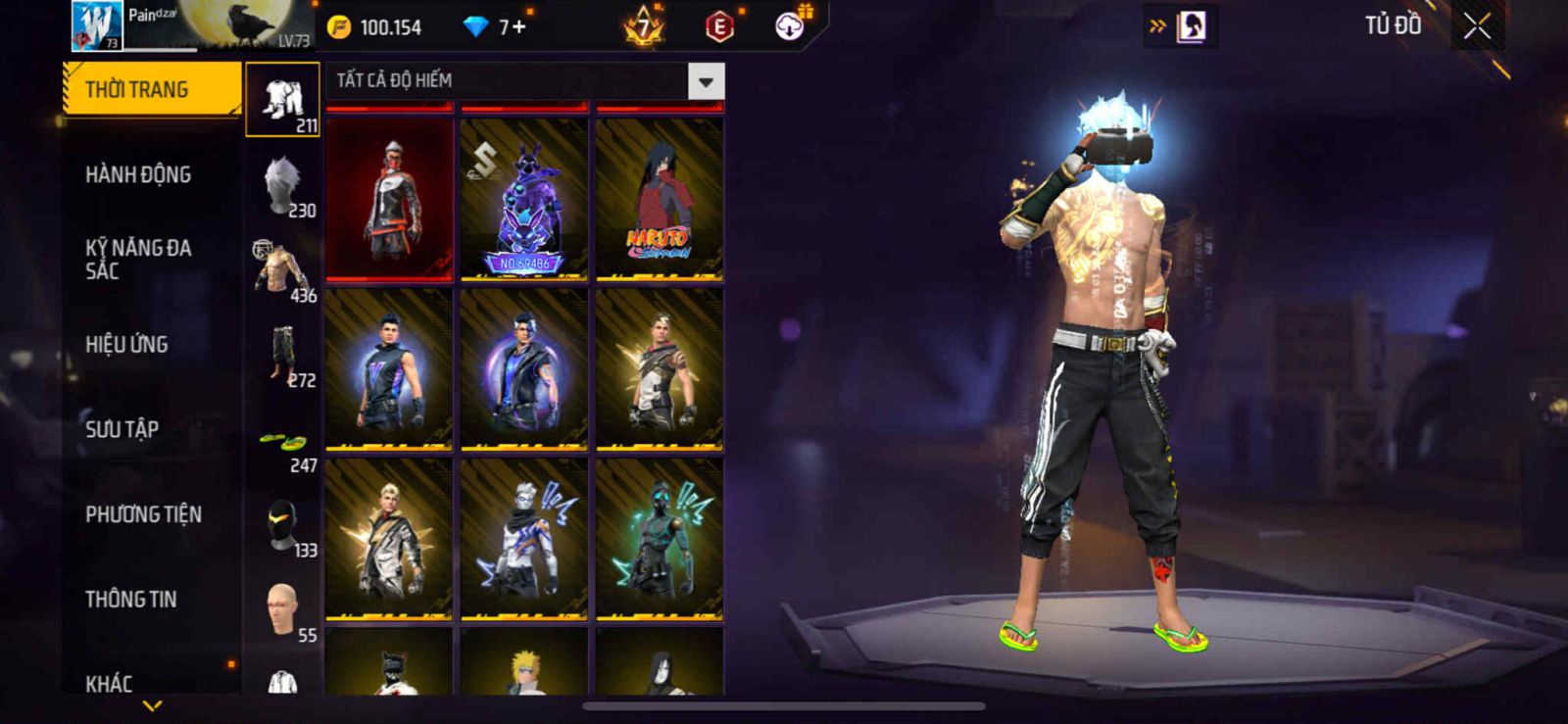Screen dimensions: 1568x724
Task: Show the THÔNG TIN tab
Action: [130, 600]
